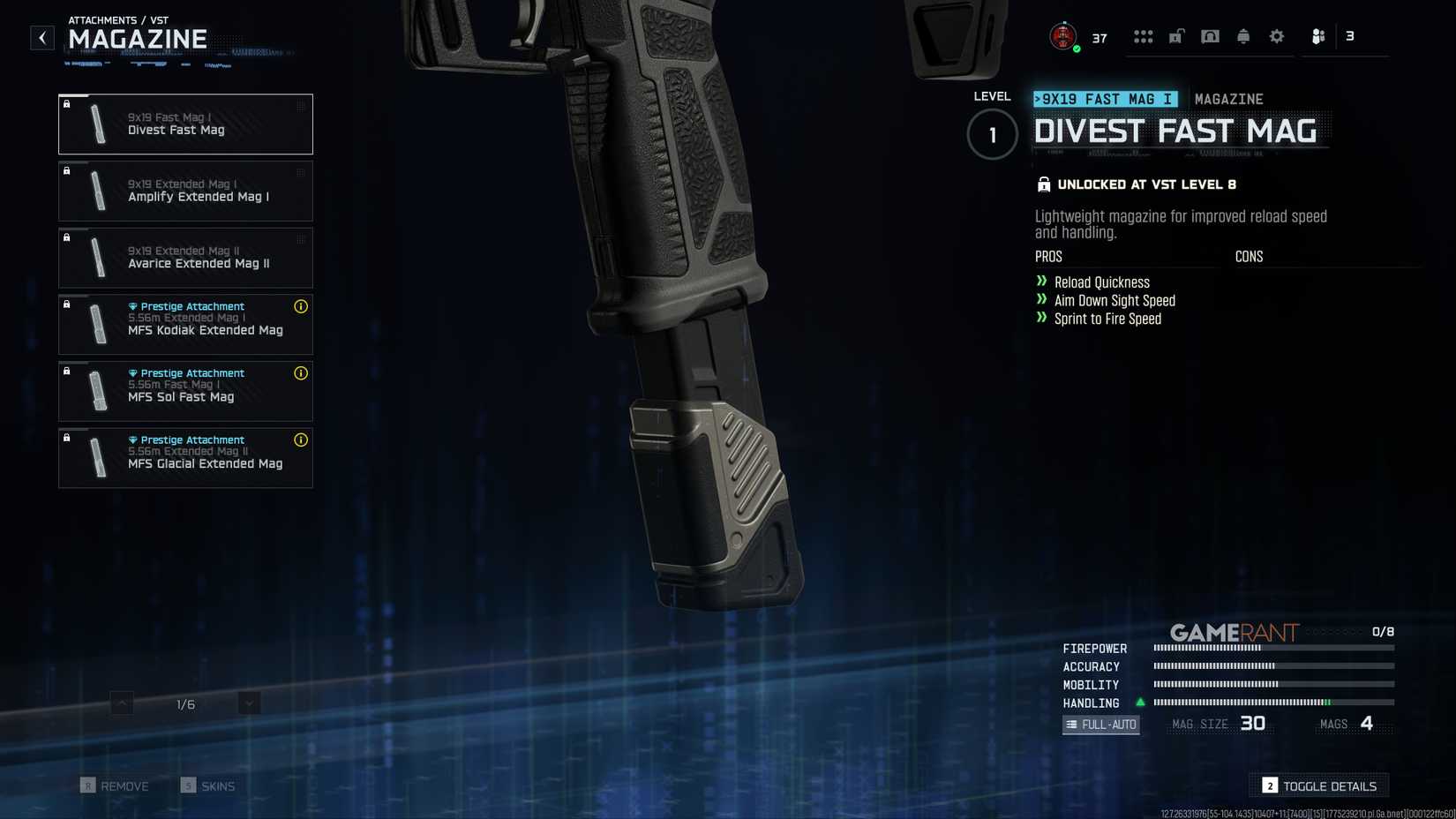The height and width of the screenshot is (819, 1456).
Task: View info for MFS Sol Fast Mag
Action: [x=301, y=374]
